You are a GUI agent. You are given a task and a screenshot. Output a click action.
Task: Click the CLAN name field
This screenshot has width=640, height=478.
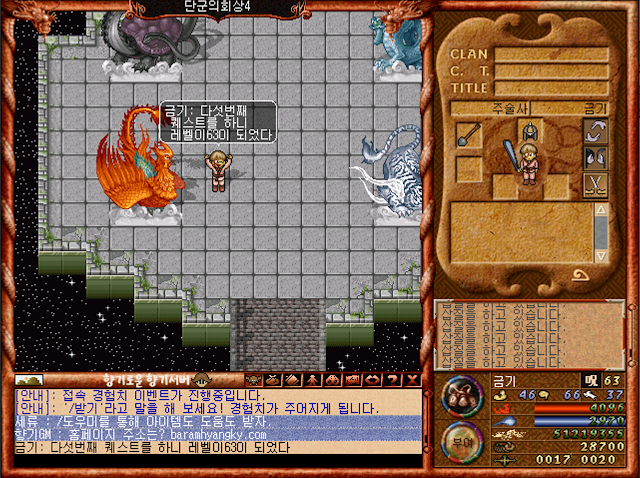[x=551, y=54]
